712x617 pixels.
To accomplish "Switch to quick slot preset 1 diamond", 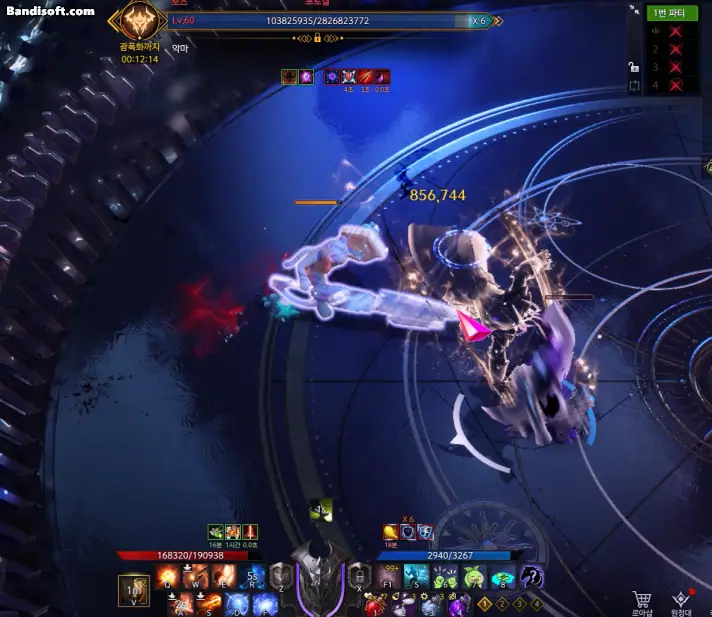I will [484, 603].
